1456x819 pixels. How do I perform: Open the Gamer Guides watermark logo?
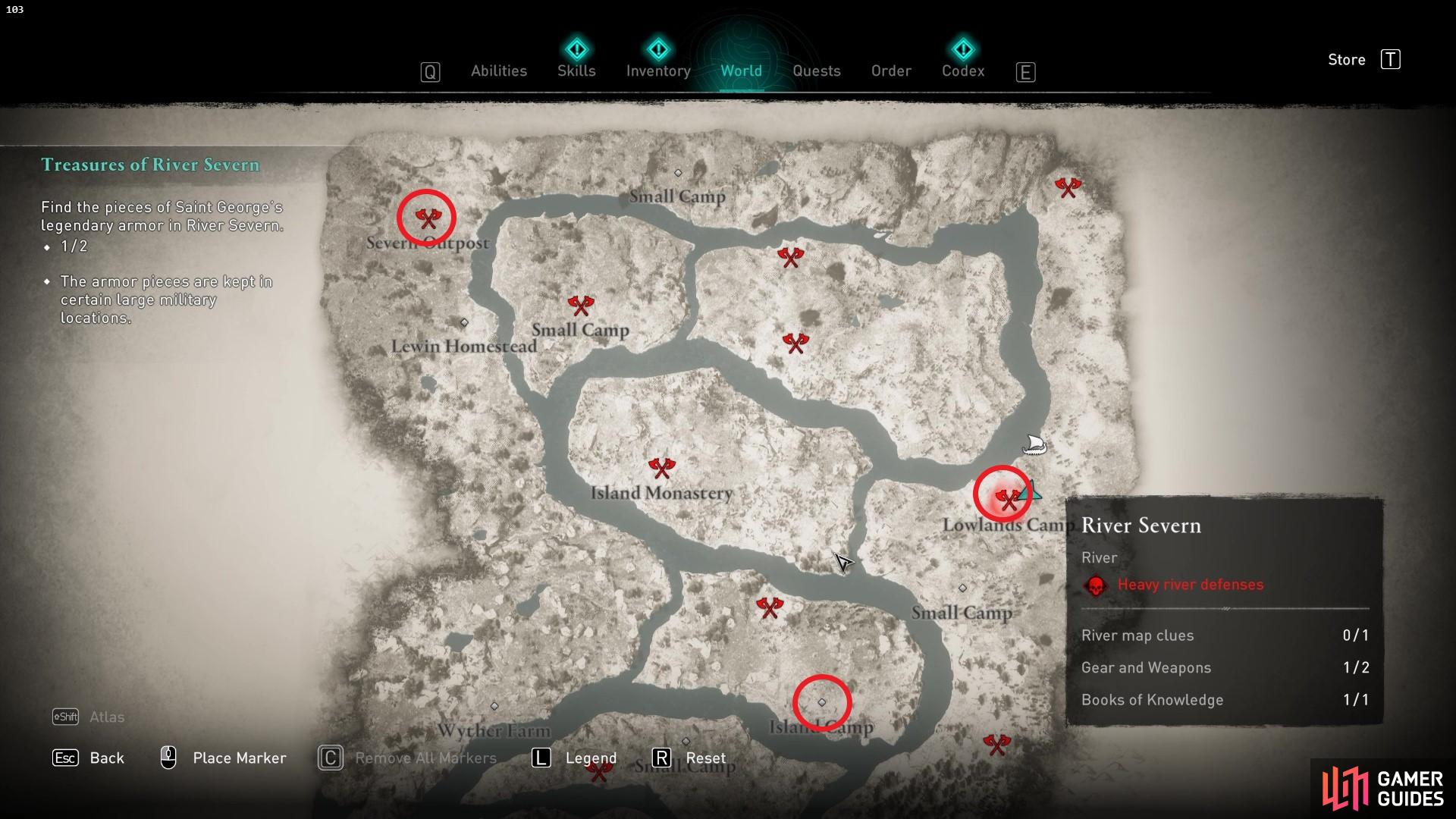point(1383,789)
